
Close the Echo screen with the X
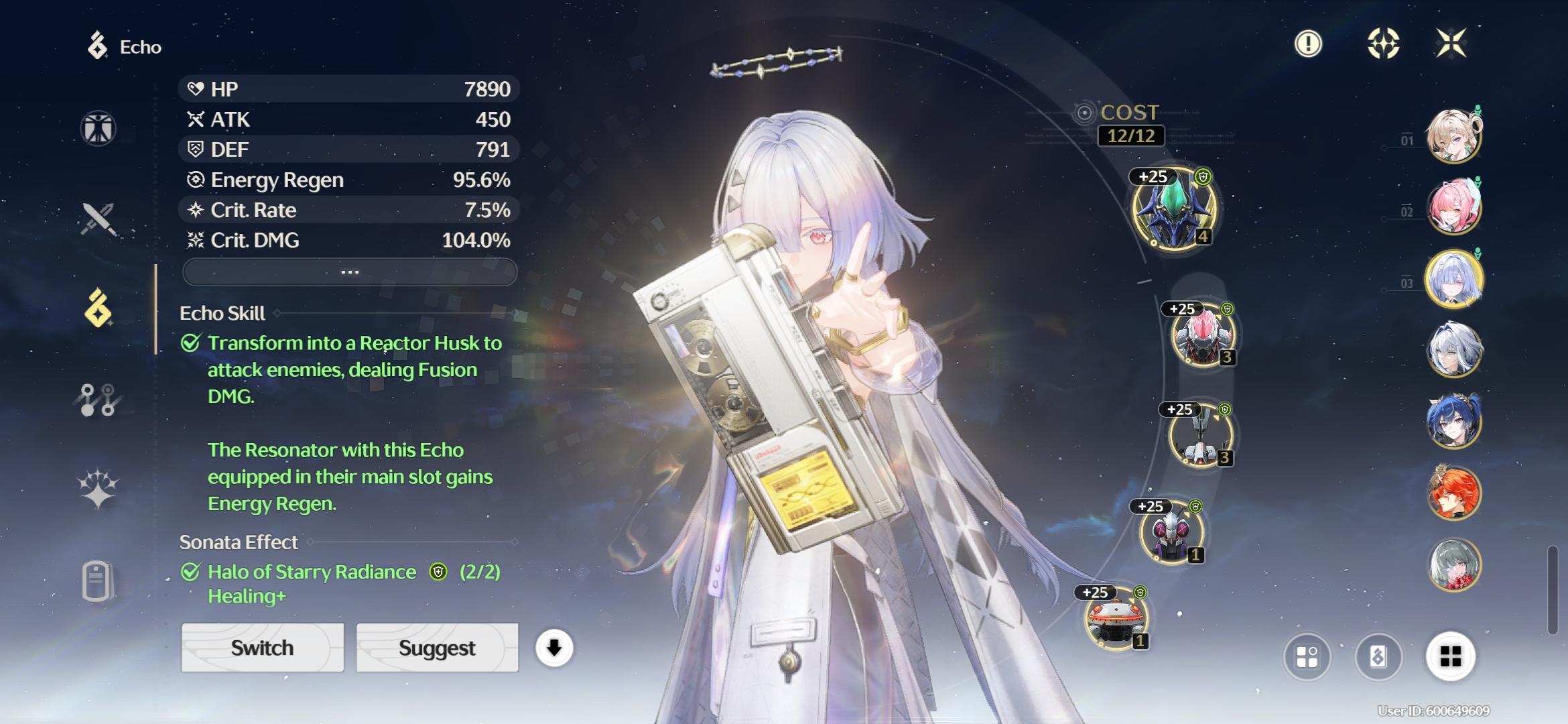[x=1451, y=44]
